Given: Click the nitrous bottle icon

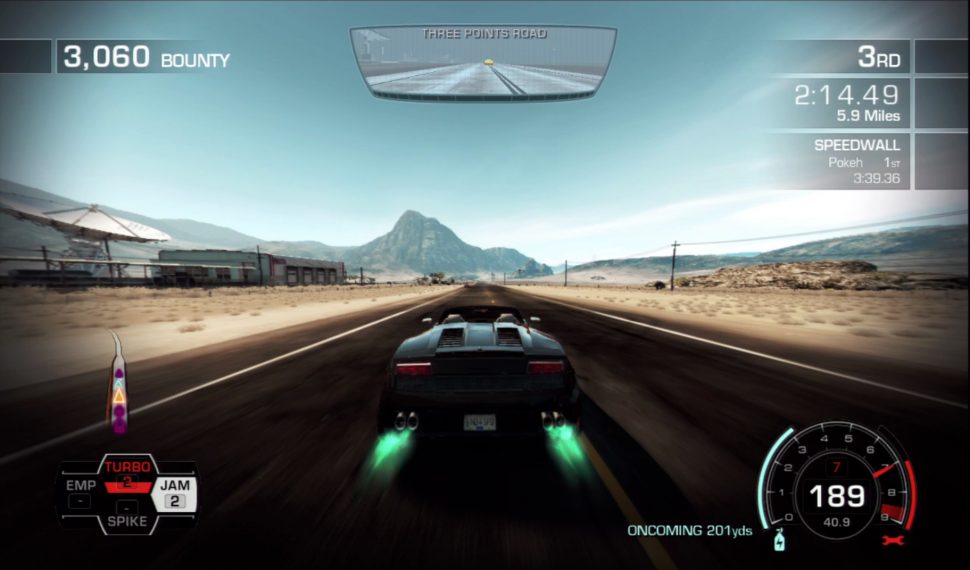Looking at the screenshot, I should coord(778,541).
